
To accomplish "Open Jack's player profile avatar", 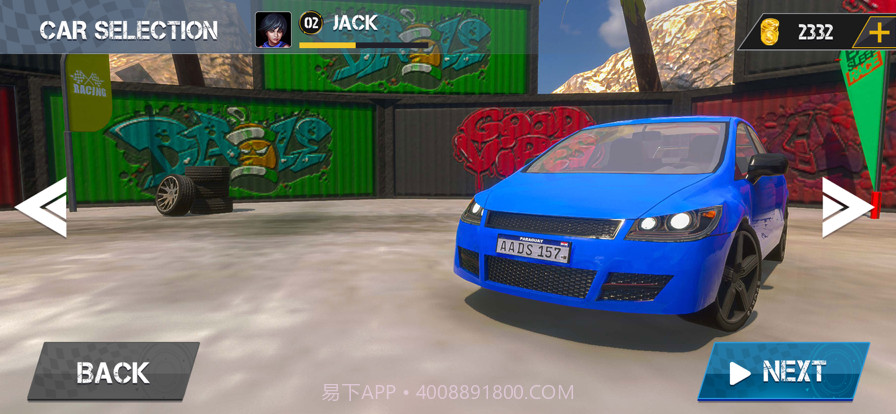I will pyautogui.click(x=273, y=30).
